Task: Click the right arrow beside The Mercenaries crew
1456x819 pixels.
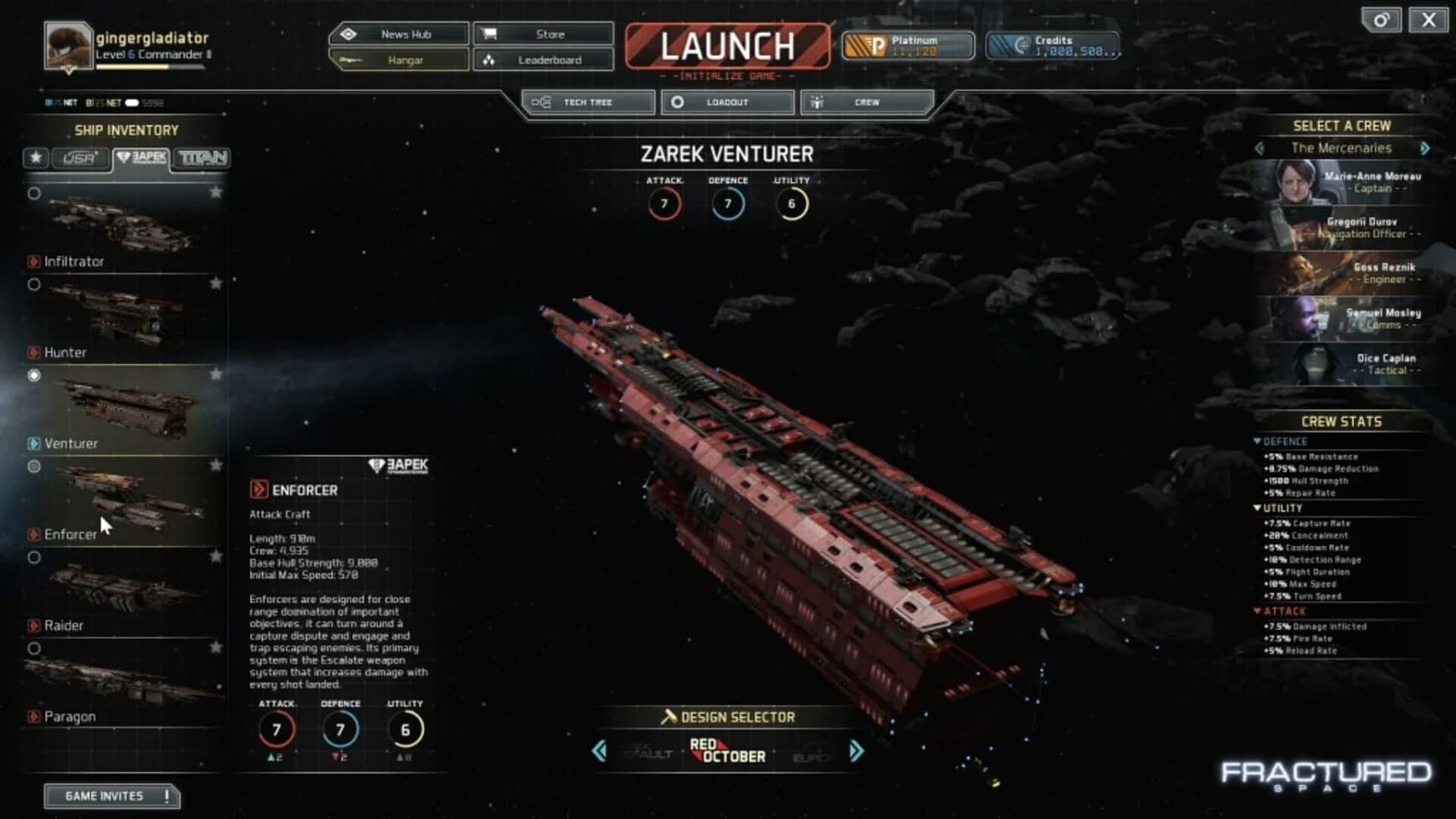Action: coord(1425,149)
